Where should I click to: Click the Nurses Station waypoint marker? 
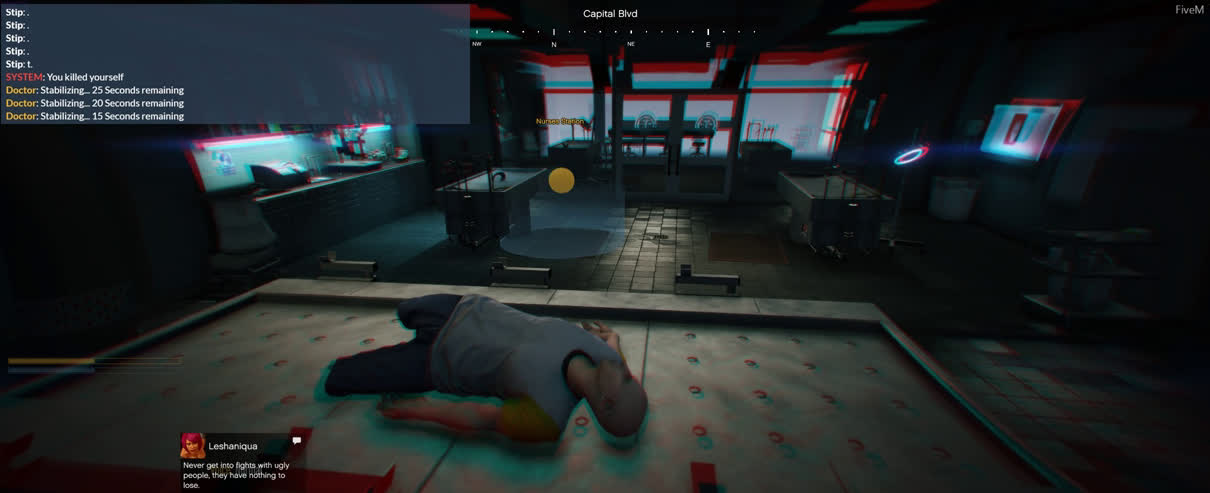pyautogui.click(x=561, y=180)
